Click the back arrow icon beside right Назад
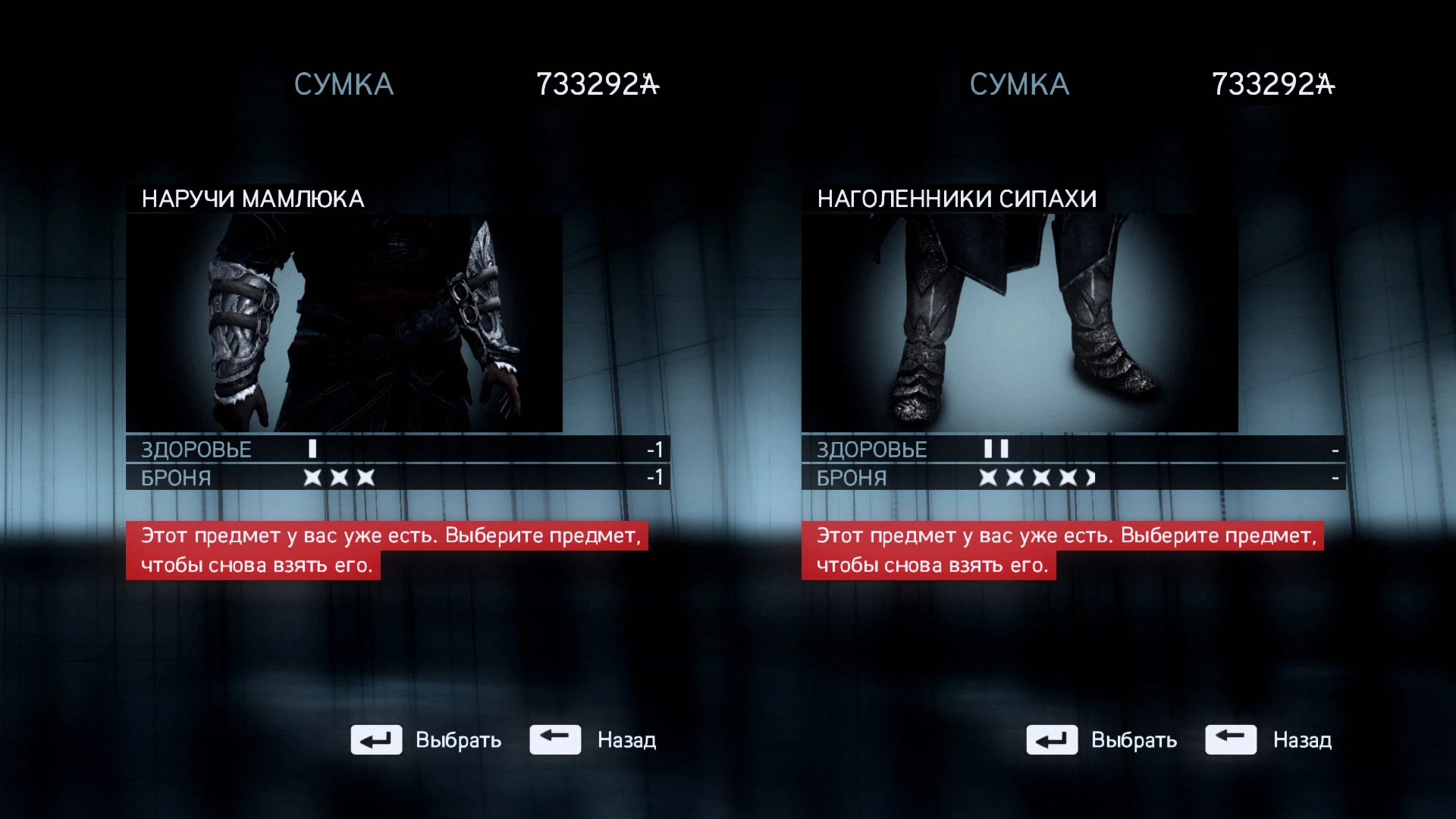1456x819 pixels. (1232, 739)
